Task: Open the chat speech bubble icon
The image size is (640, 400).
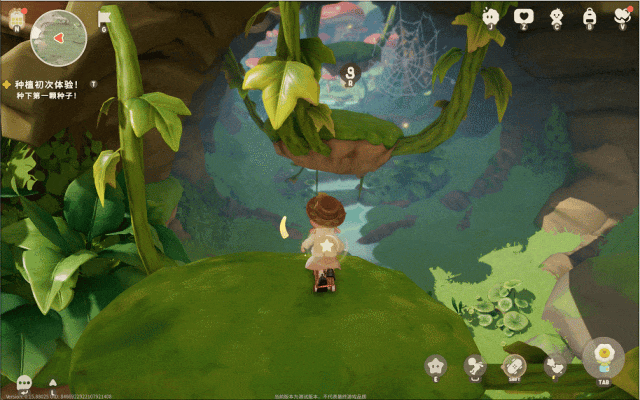Action: [x=23, y=382]
